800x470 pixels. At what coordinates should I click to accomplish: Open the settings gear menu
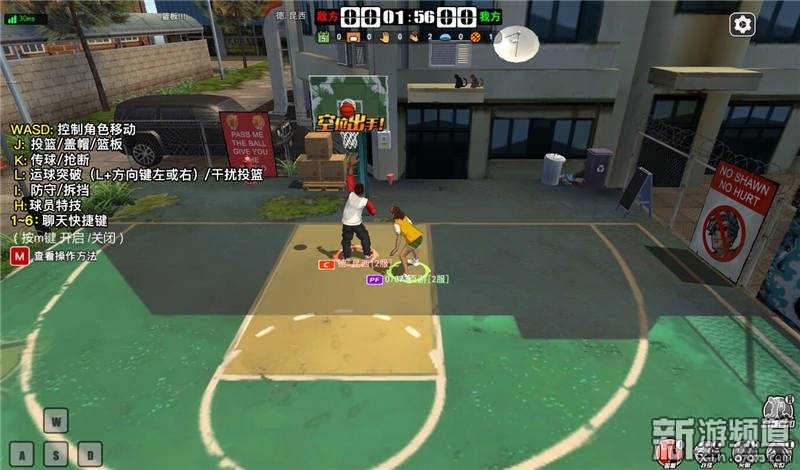click(742, 25)
